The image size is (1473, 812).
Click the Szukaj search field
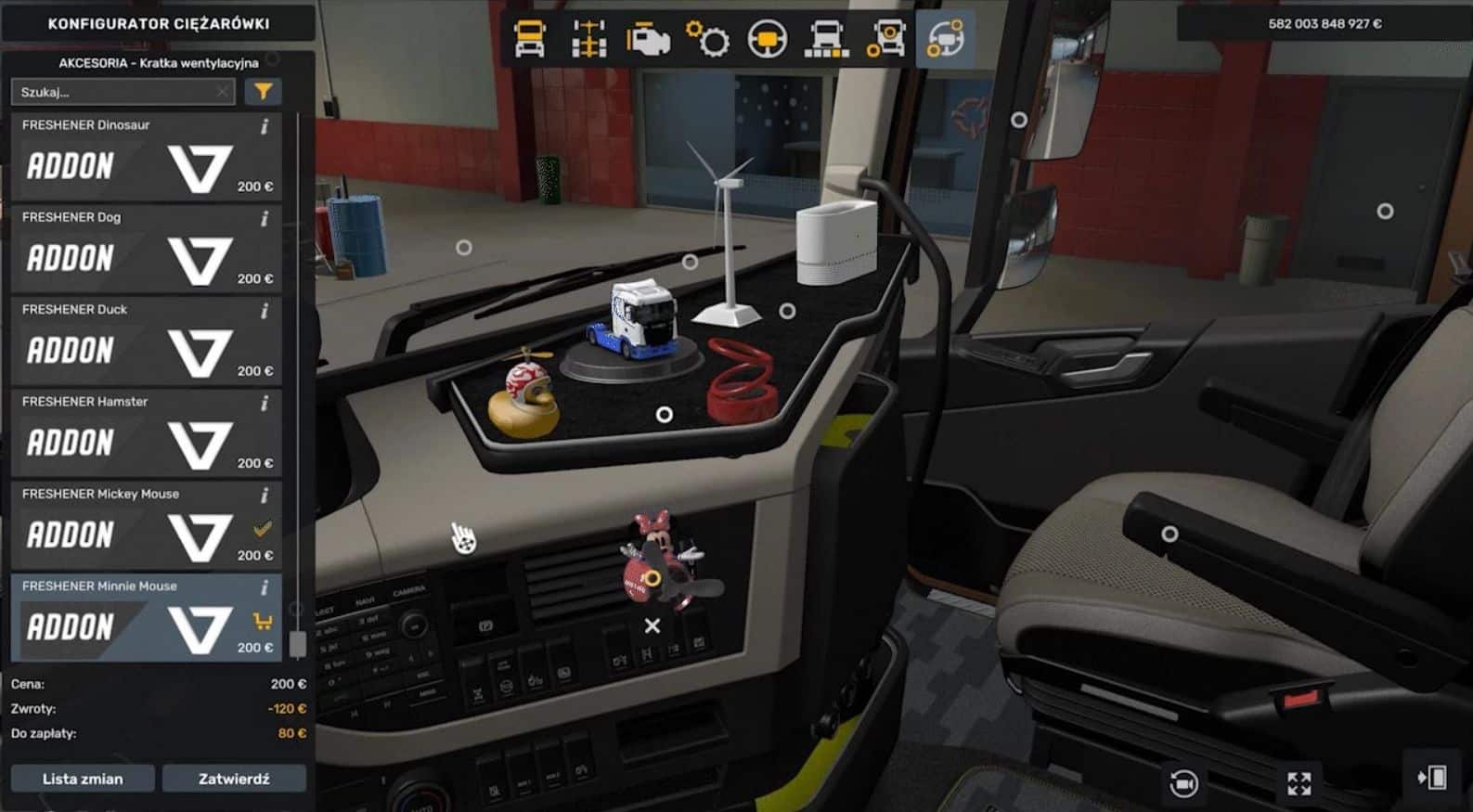tap(116, 92)
